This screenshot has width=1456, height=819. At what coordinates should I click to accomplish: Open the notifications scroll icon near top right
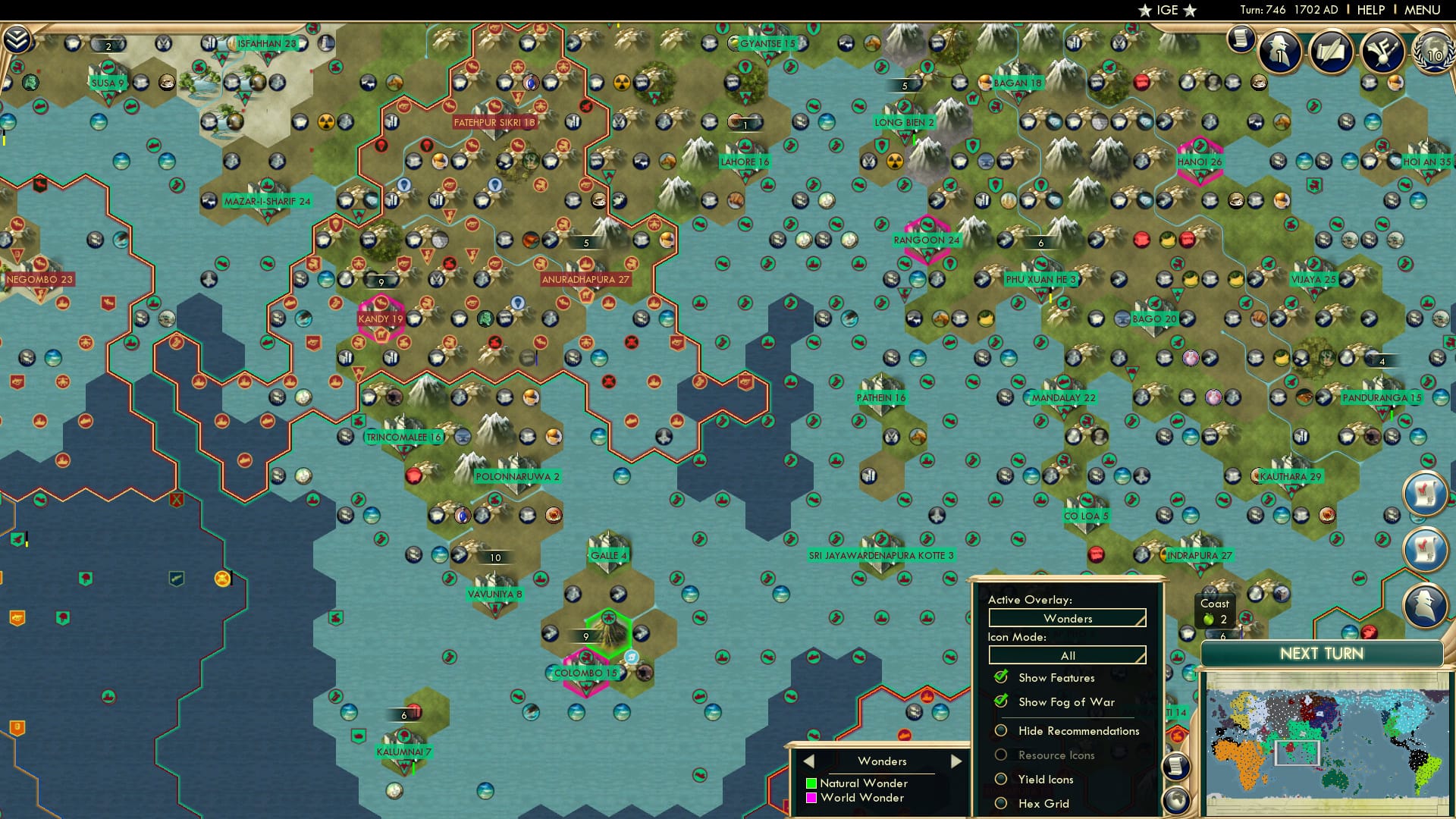point(1241,38)
